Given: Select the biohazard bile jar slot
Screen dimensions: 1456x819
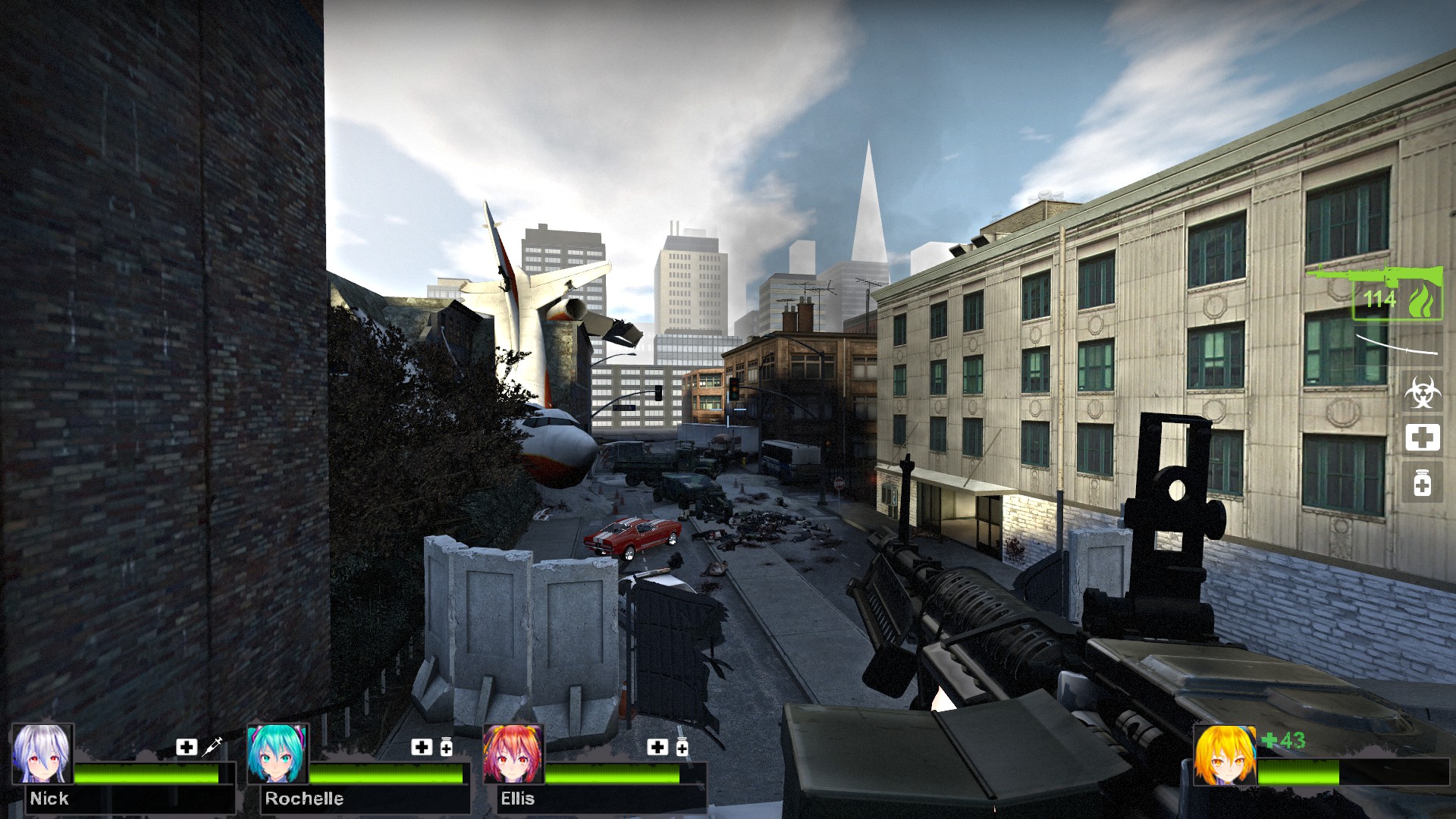Looking at the screenshot, I should coord(1422,393).
